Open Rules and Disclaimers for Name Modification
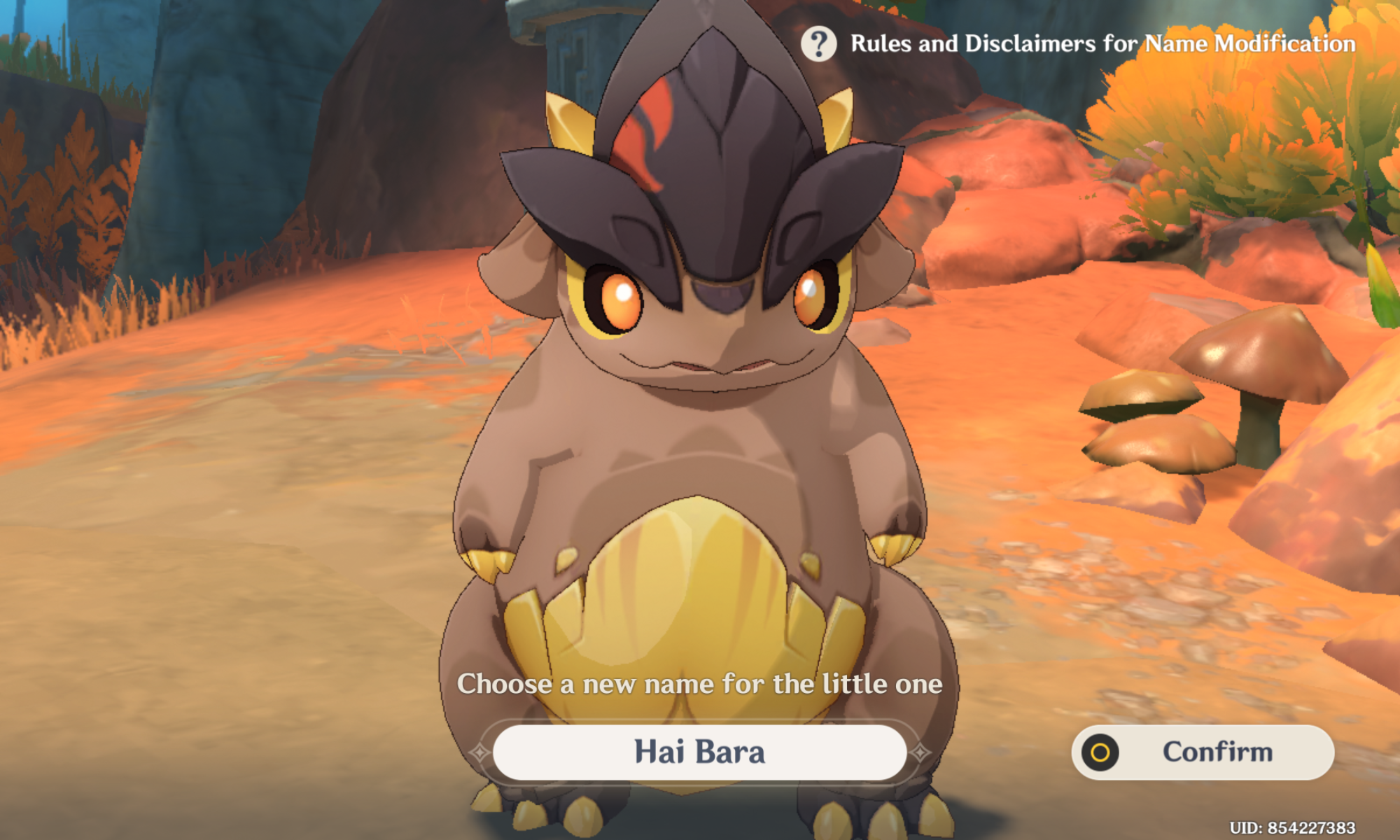This screenshot has height=840, width=1400. 1102,43
